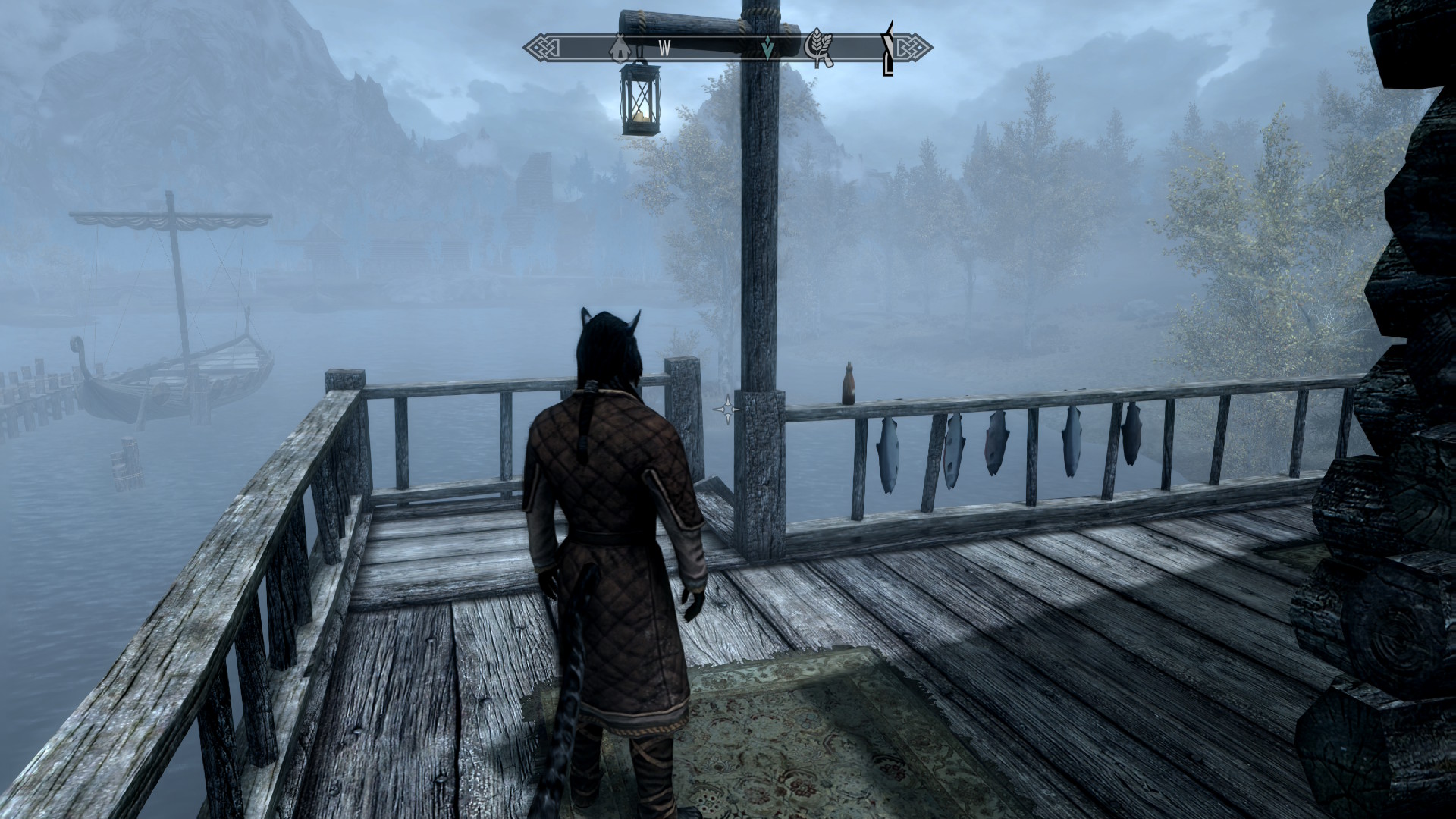
Task: Click the W heading on the compass bar
Action: click(x=664, y=49)
